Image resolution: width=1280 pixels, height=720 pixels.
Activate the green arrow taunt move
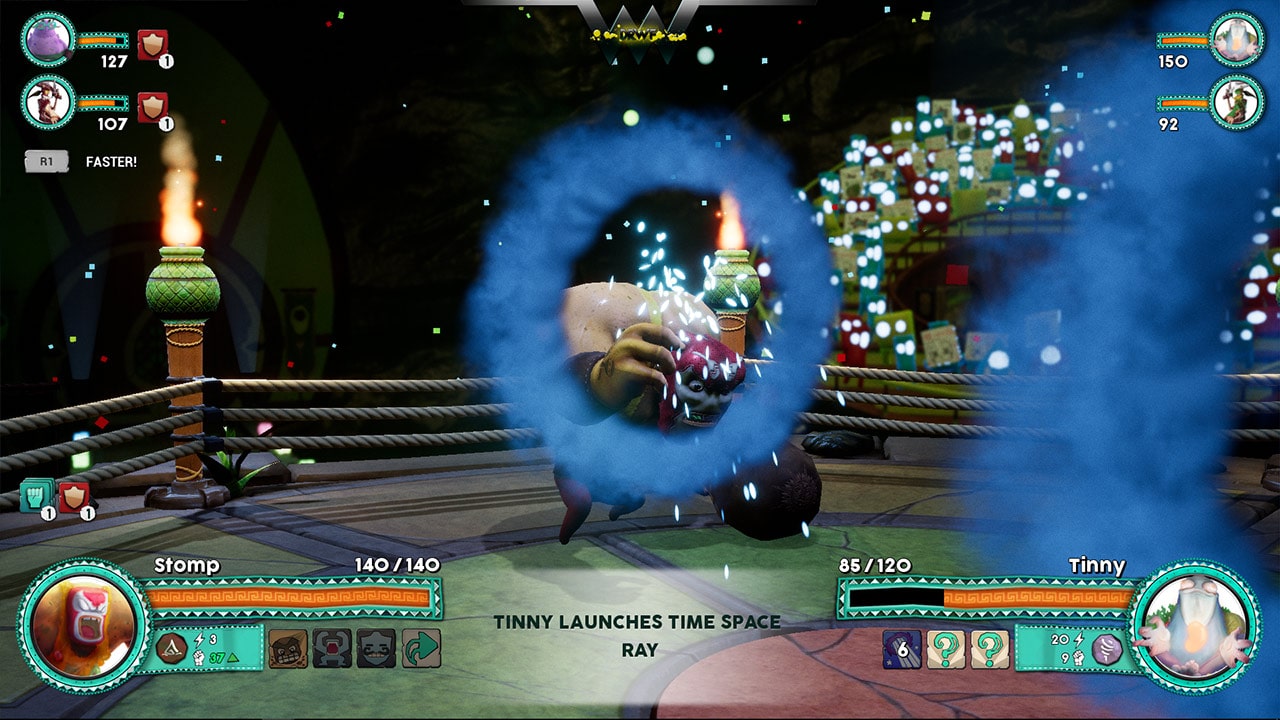(420, 647)
